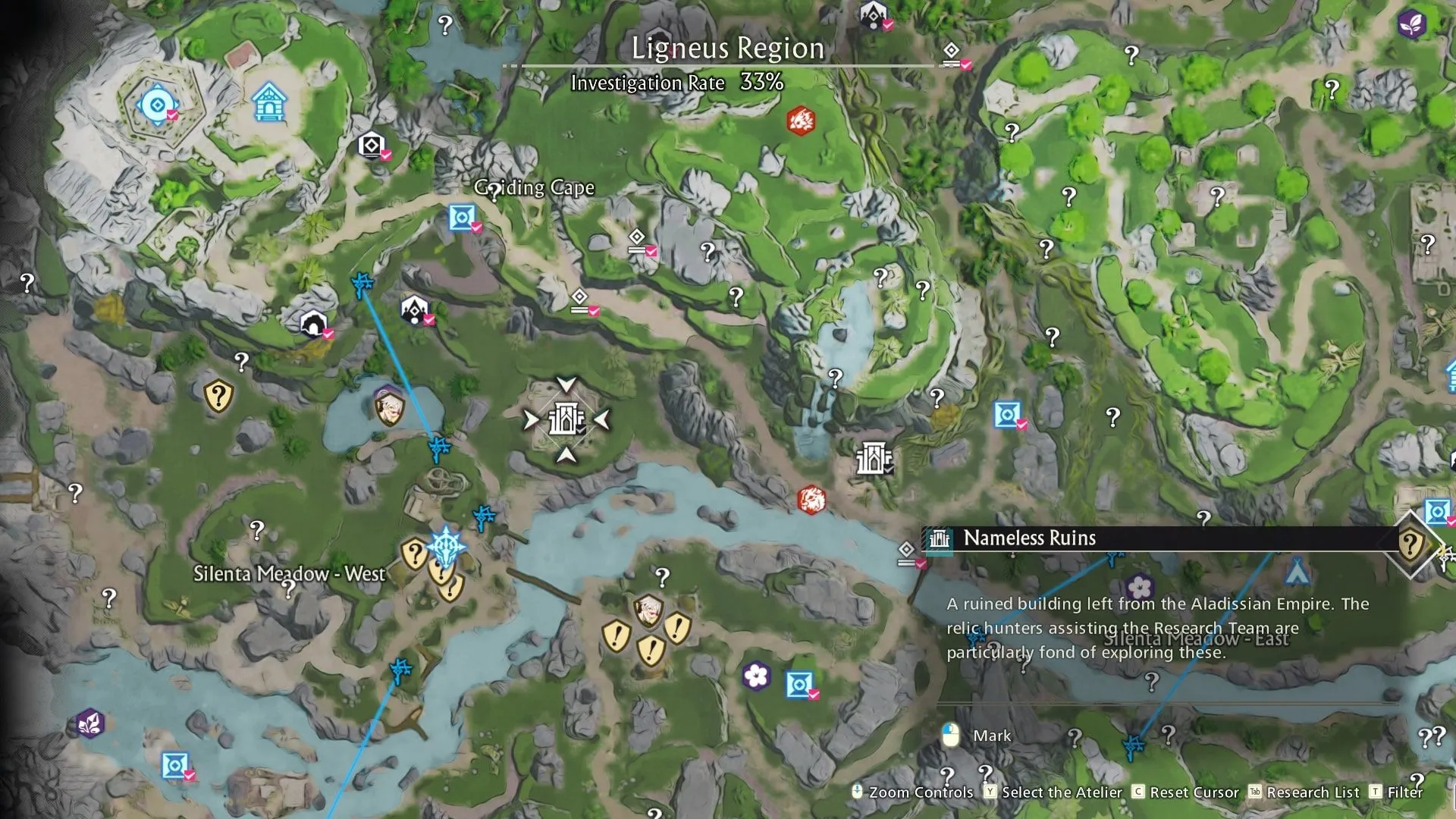1456x819 pixels.
Task: Choose the character portrait marker on the pond
Action: [390, 406]
